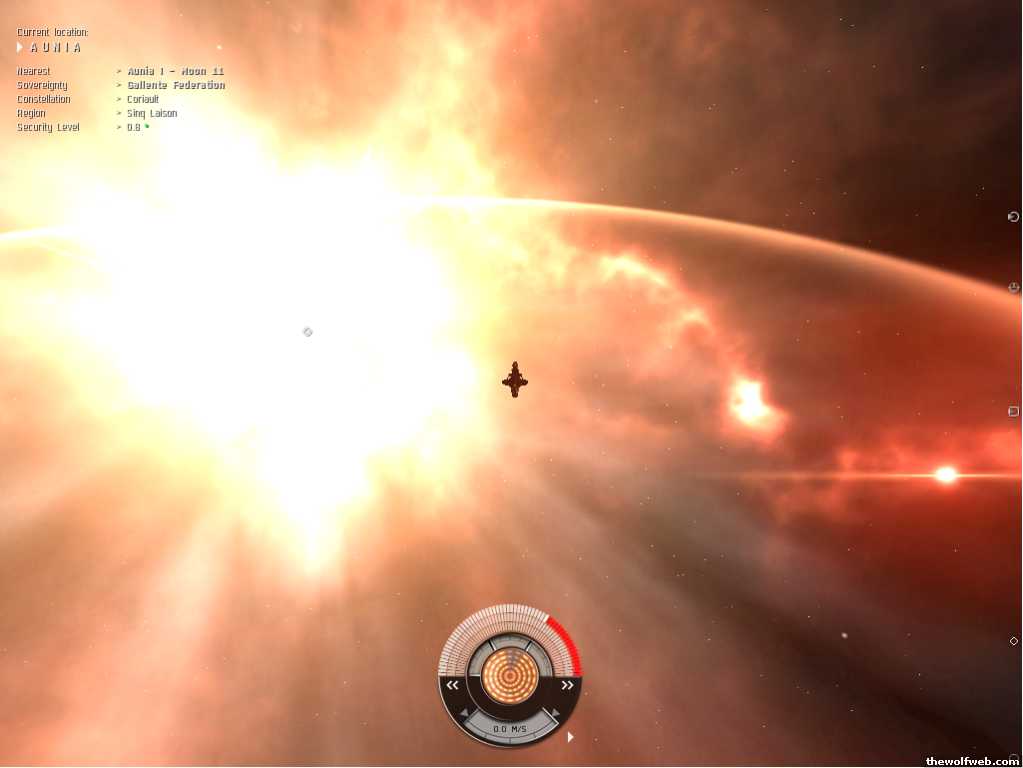
Task: Decrease speed using the left triangle
Action: pos(463,713)
